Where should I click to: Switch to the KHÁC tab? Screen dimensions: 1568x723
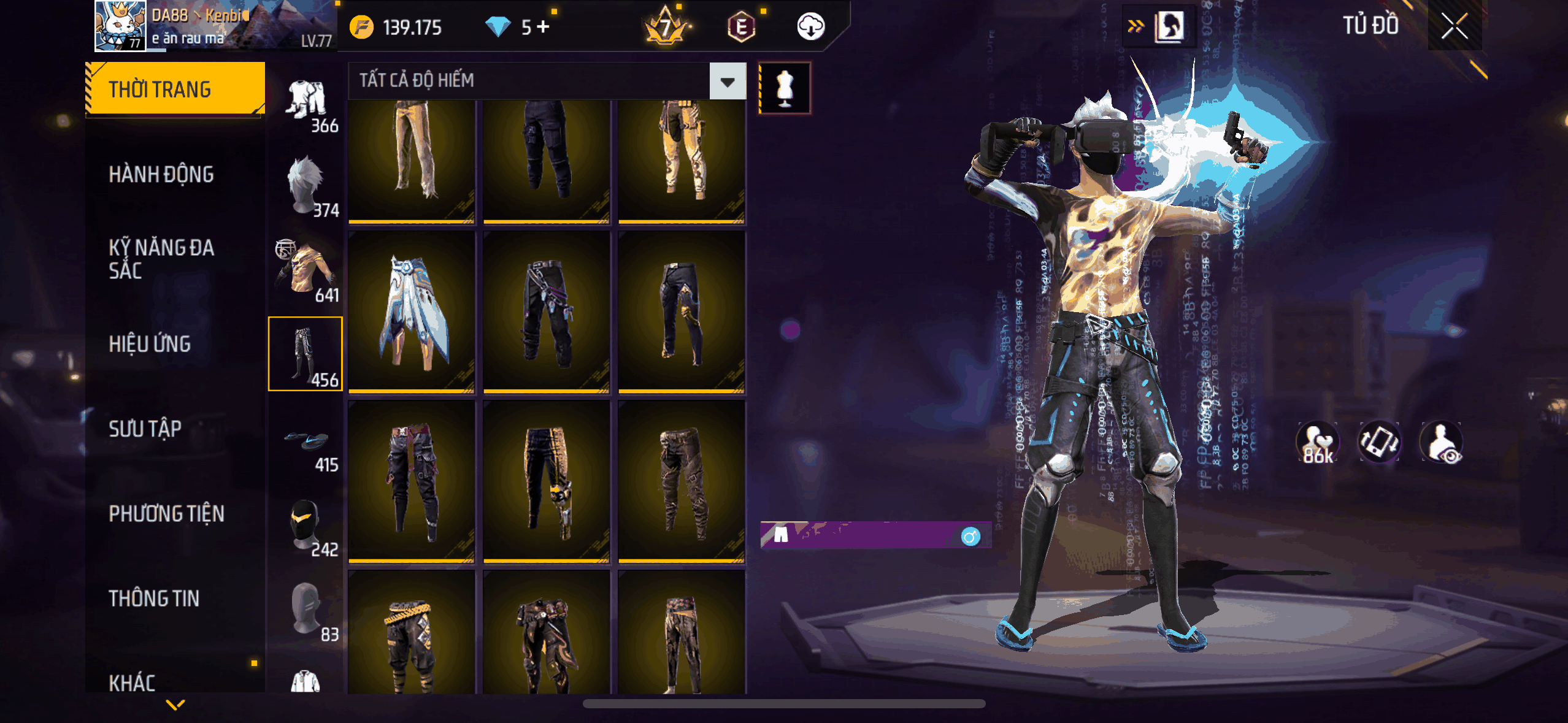(x=132, y=682)
